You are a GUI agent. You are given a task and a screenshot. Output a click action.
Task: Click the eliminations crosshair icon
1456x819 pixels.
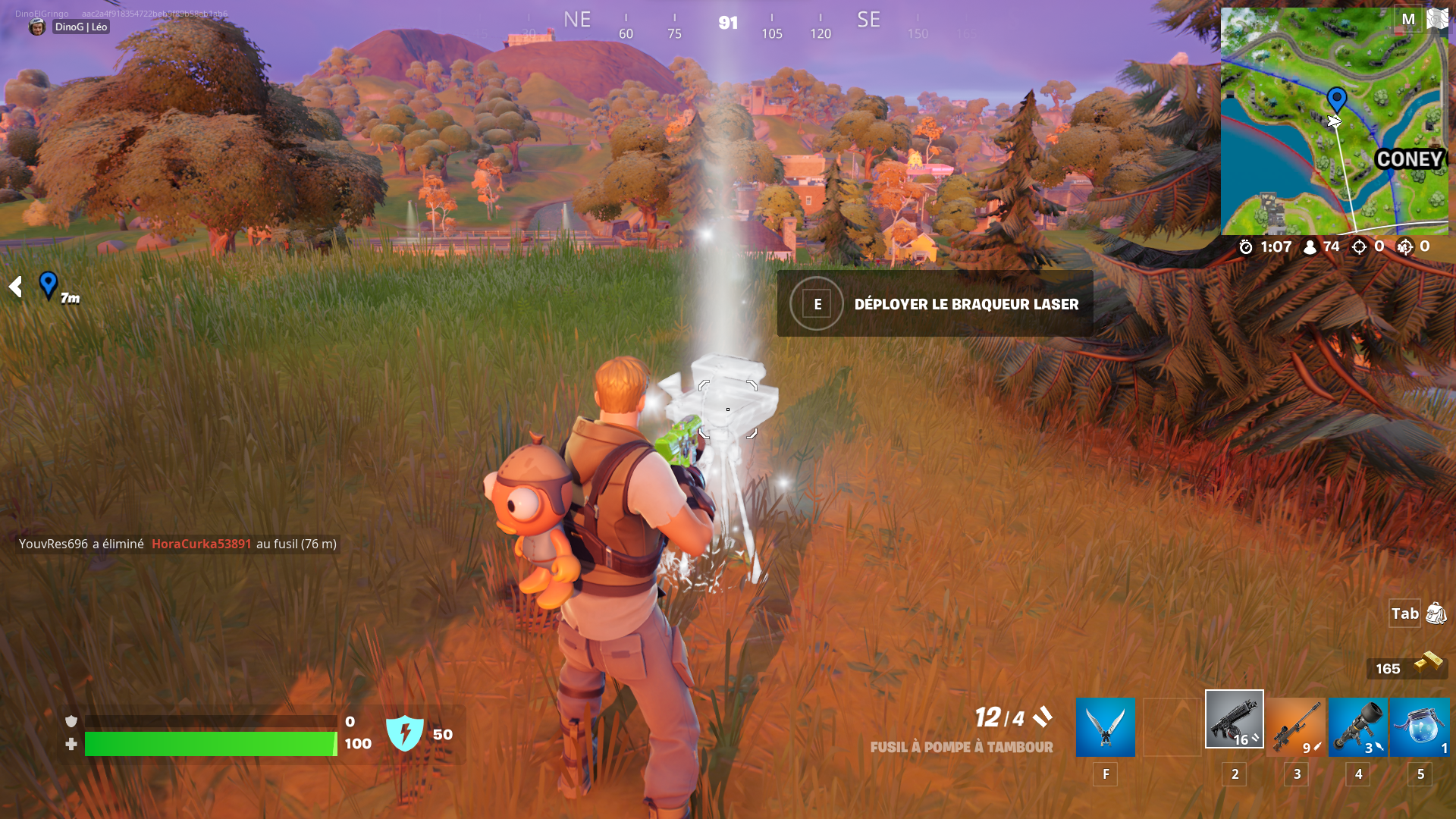click(1358, 246)
